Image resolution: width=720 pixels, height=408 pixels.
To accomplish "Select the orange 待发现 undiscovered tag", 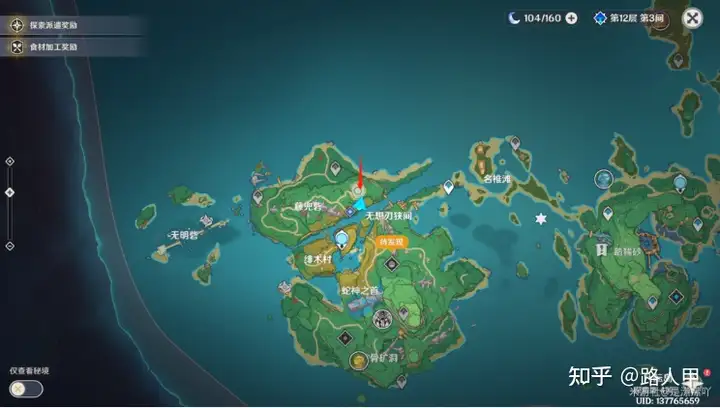I will coord(390,242).
